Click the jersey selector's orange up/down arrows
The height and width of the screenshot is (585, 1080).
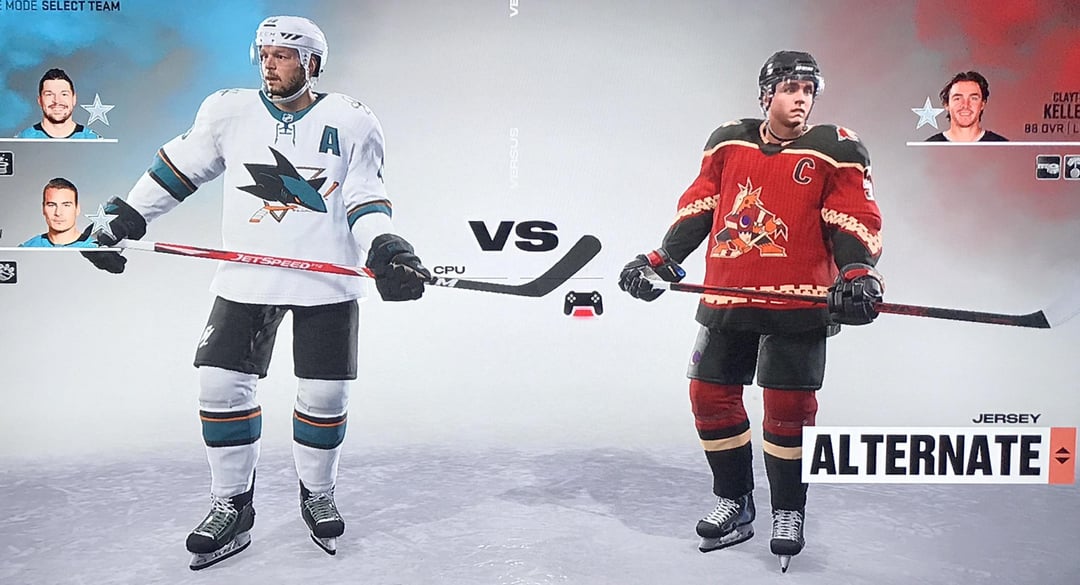tap(1062, 455)
